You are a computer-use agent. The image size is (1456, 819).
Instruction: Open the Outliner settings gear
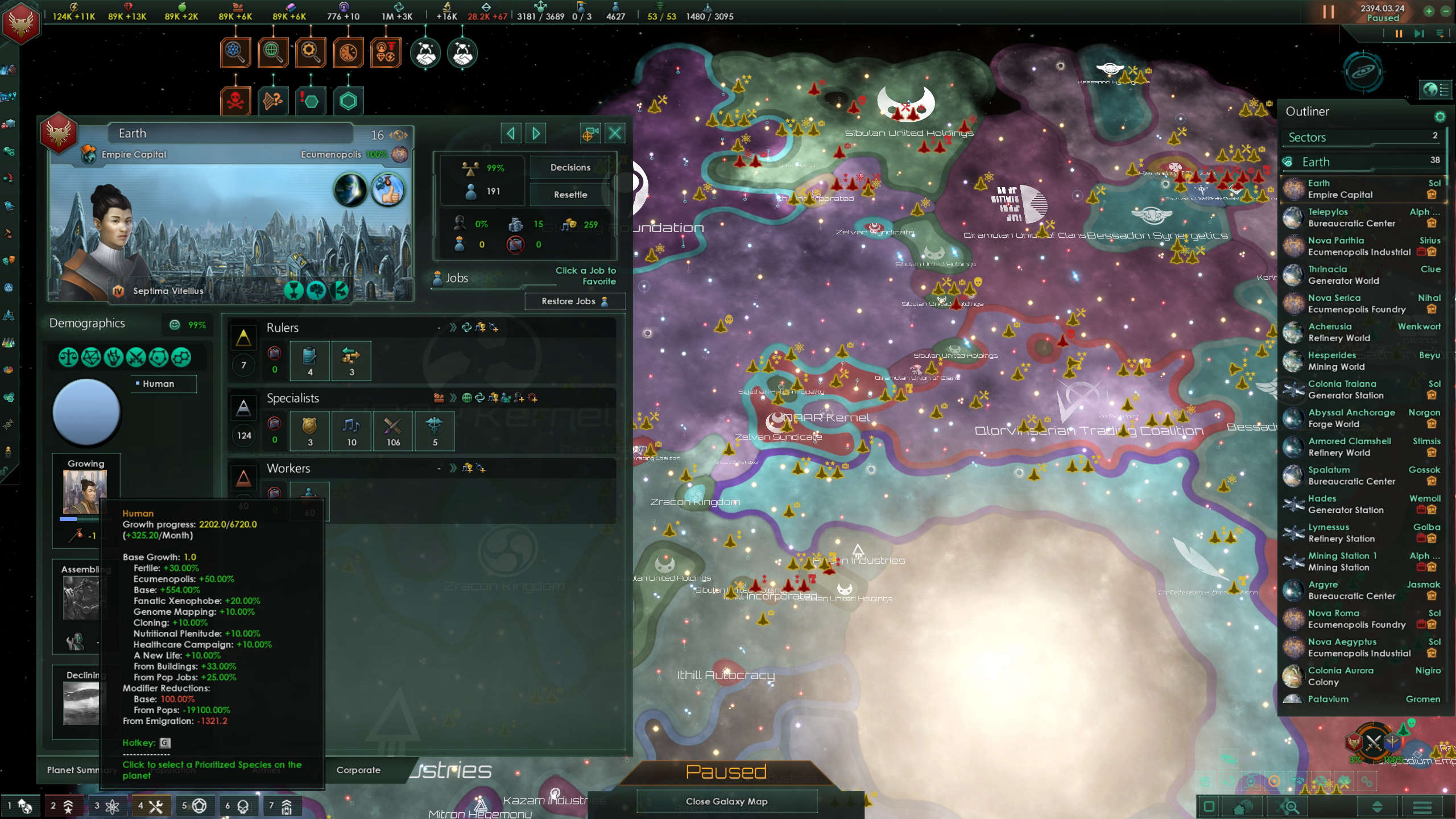pyautogui.click(x=1441, y=117)
